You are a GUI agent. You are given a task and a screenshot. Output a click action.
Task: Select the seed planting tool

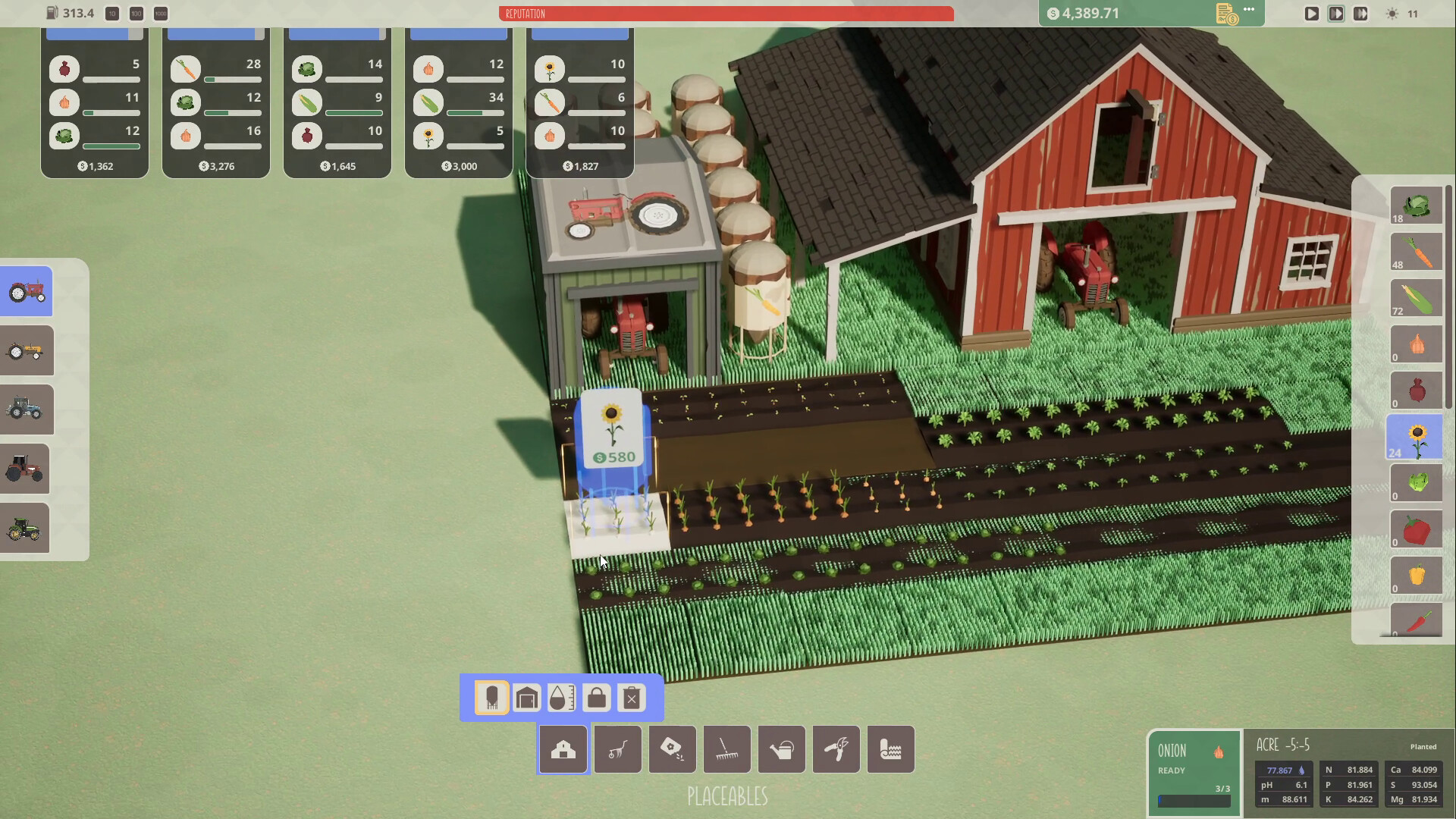click(672, 749)
